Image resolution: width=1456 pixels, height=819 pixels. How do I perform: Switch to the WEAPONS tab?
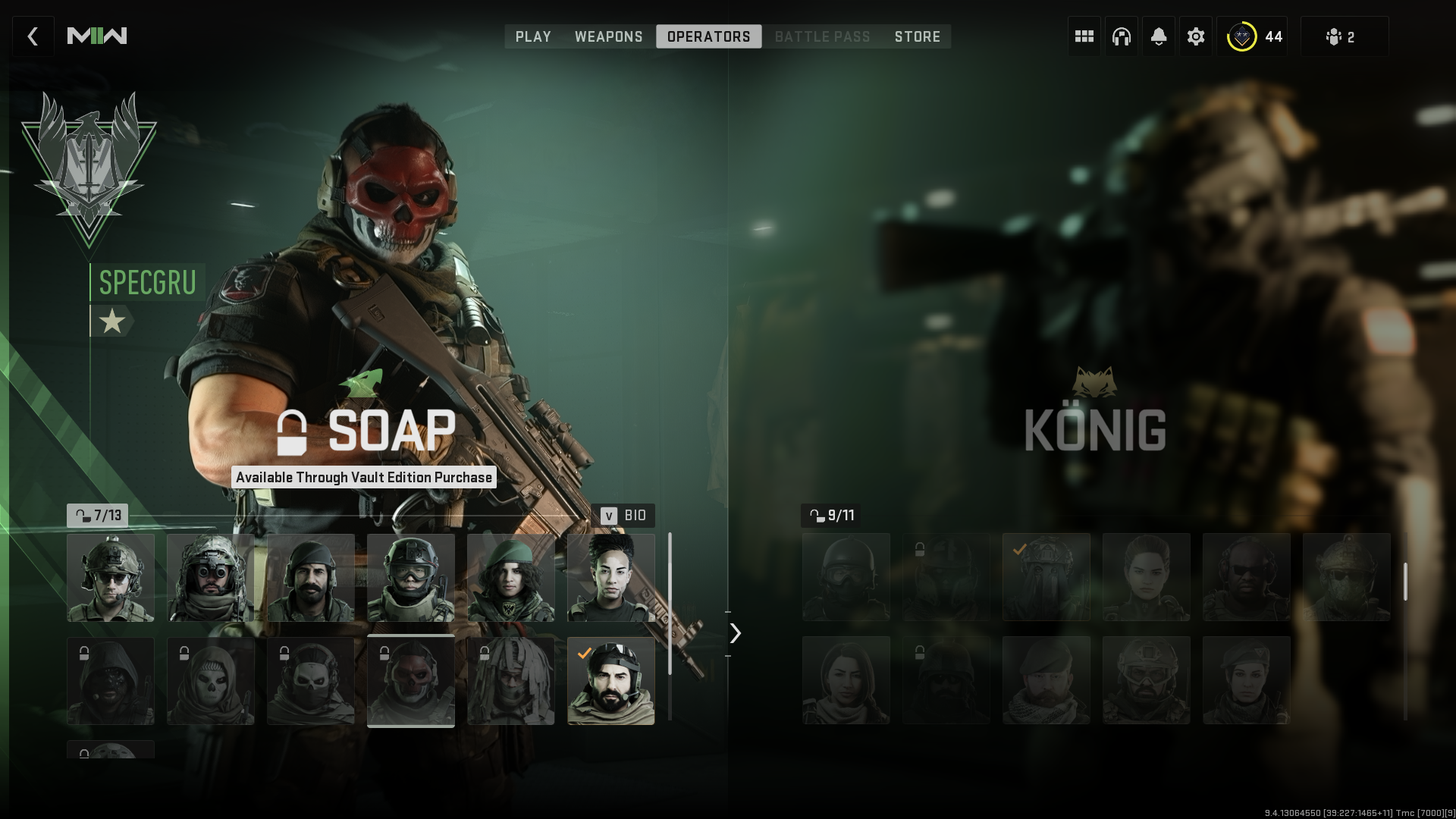click(609, 36)
